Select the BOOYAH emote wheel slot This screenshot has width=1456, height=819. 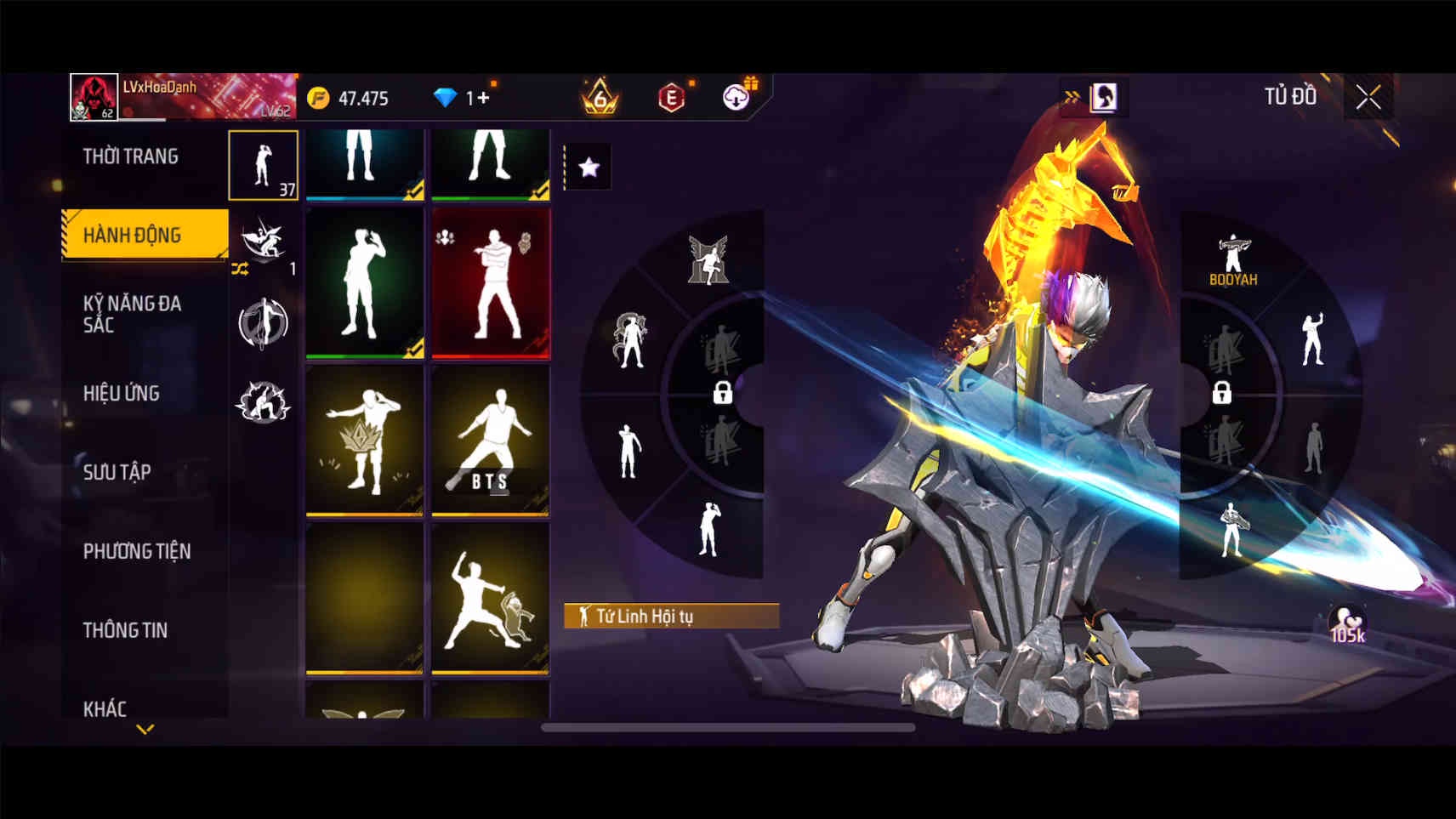(x=1233, y=259)
